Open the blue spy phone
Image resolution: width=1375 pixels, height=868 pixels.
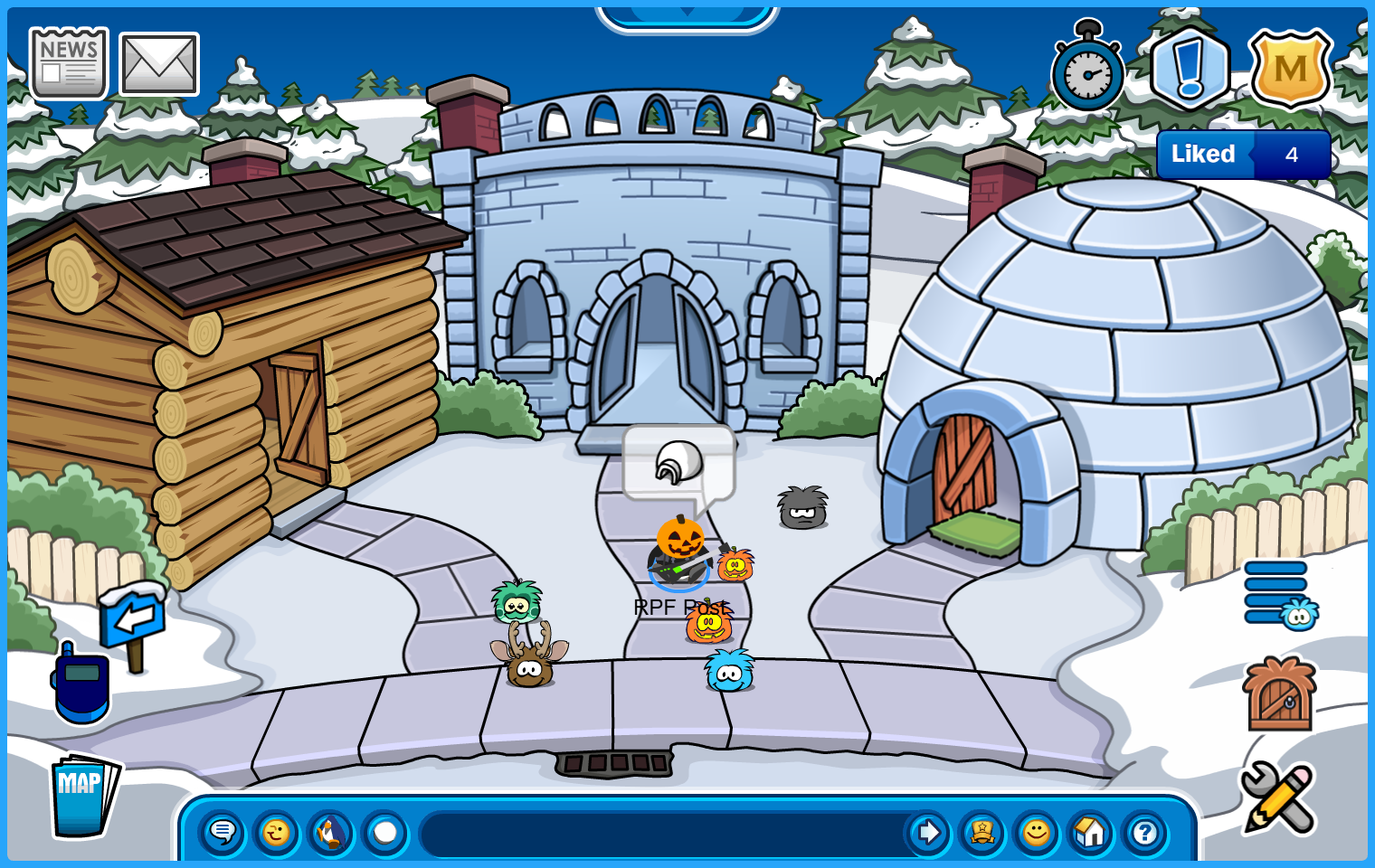click(x=81, y=684)
